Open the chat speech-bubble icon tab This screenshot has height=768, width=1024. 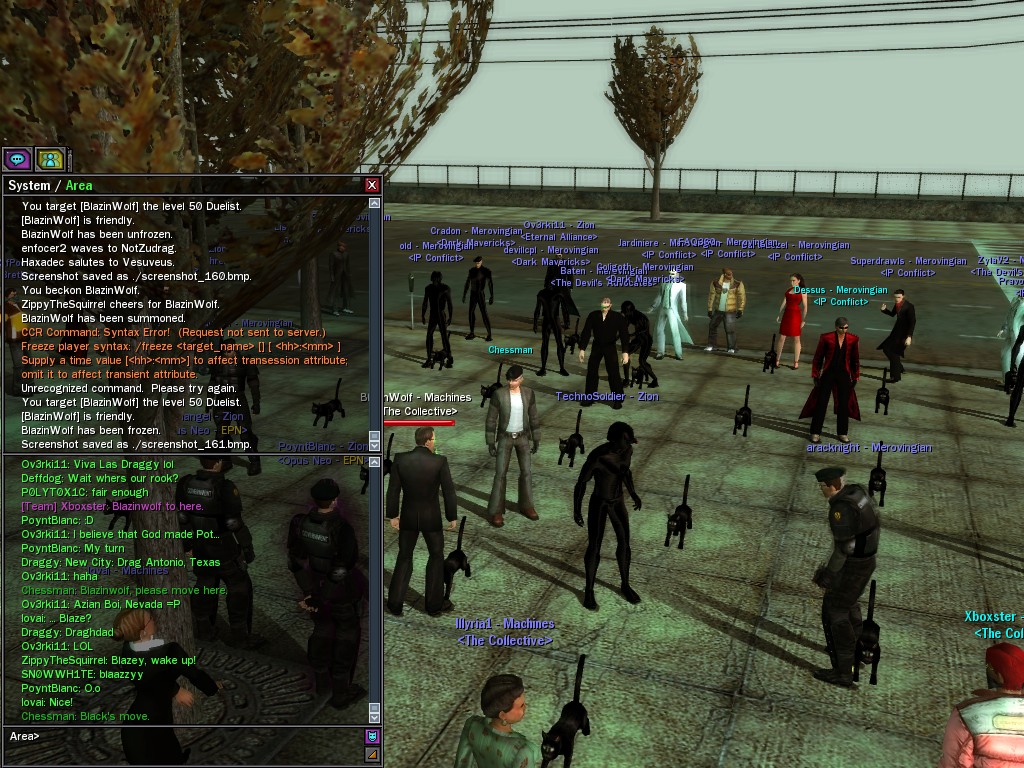pos(16,159)
